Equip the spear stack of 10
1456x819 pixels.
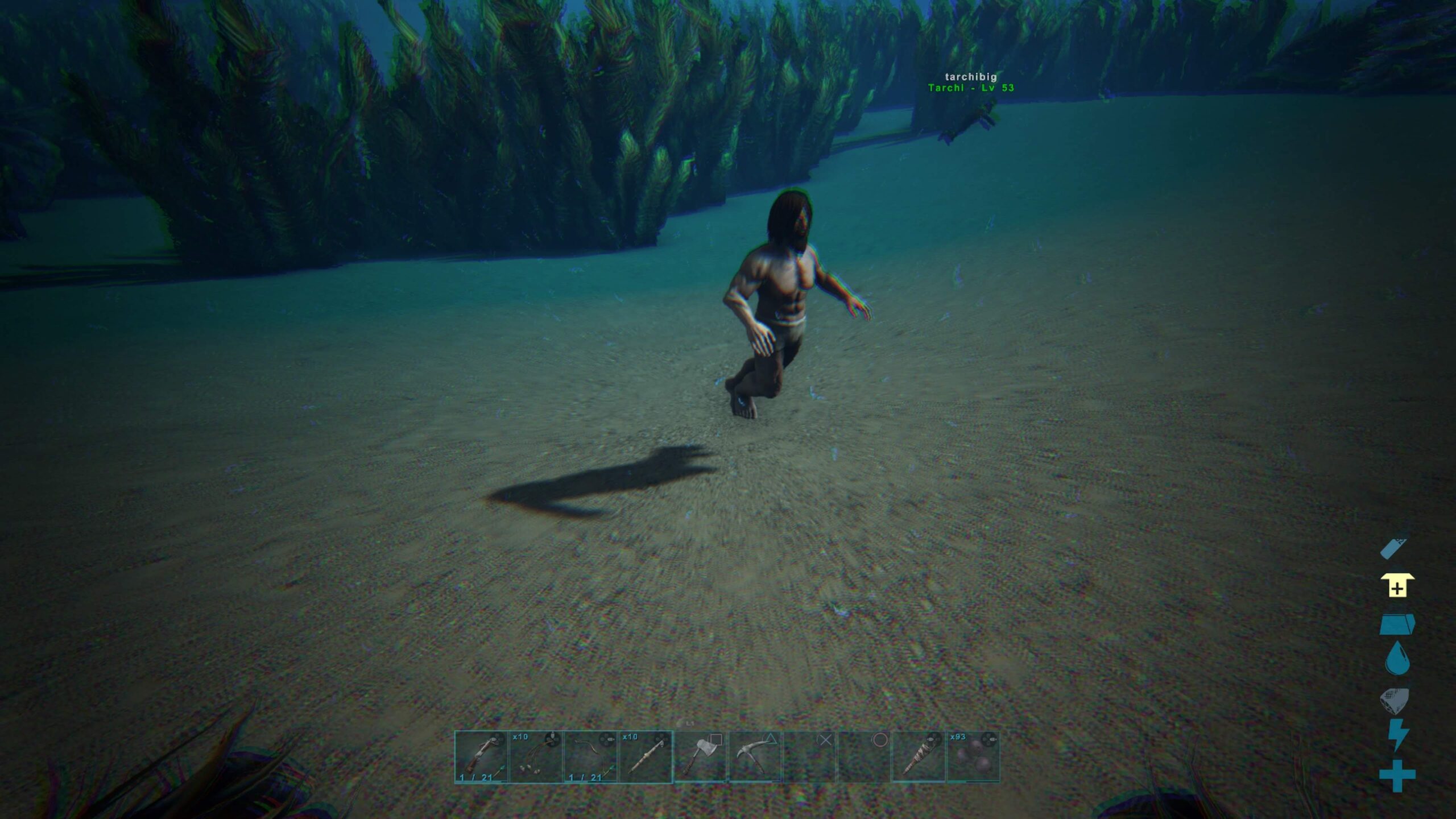tap(646, 757)
